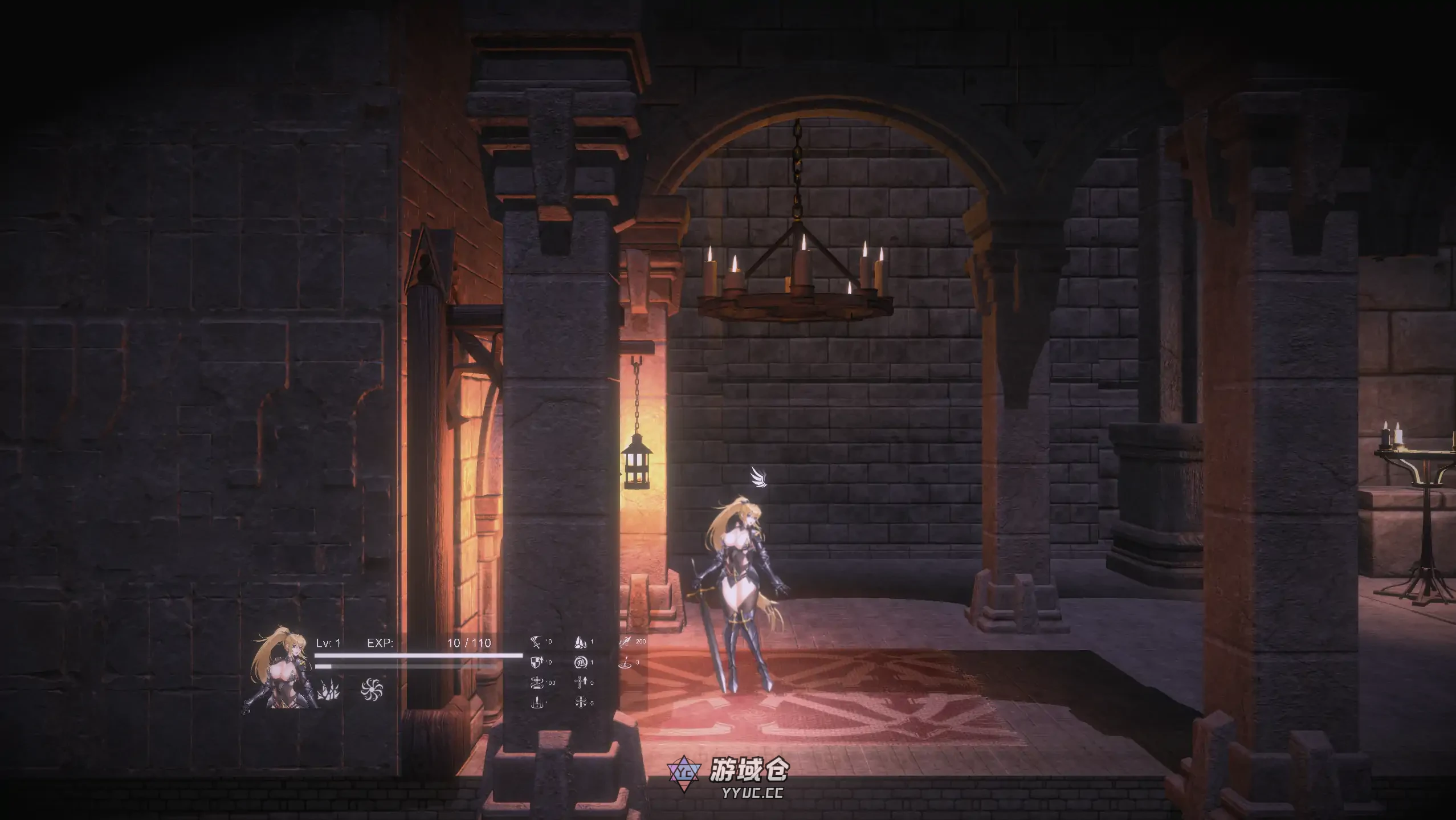Select the three crystal shards stat icon

(581, 643)
